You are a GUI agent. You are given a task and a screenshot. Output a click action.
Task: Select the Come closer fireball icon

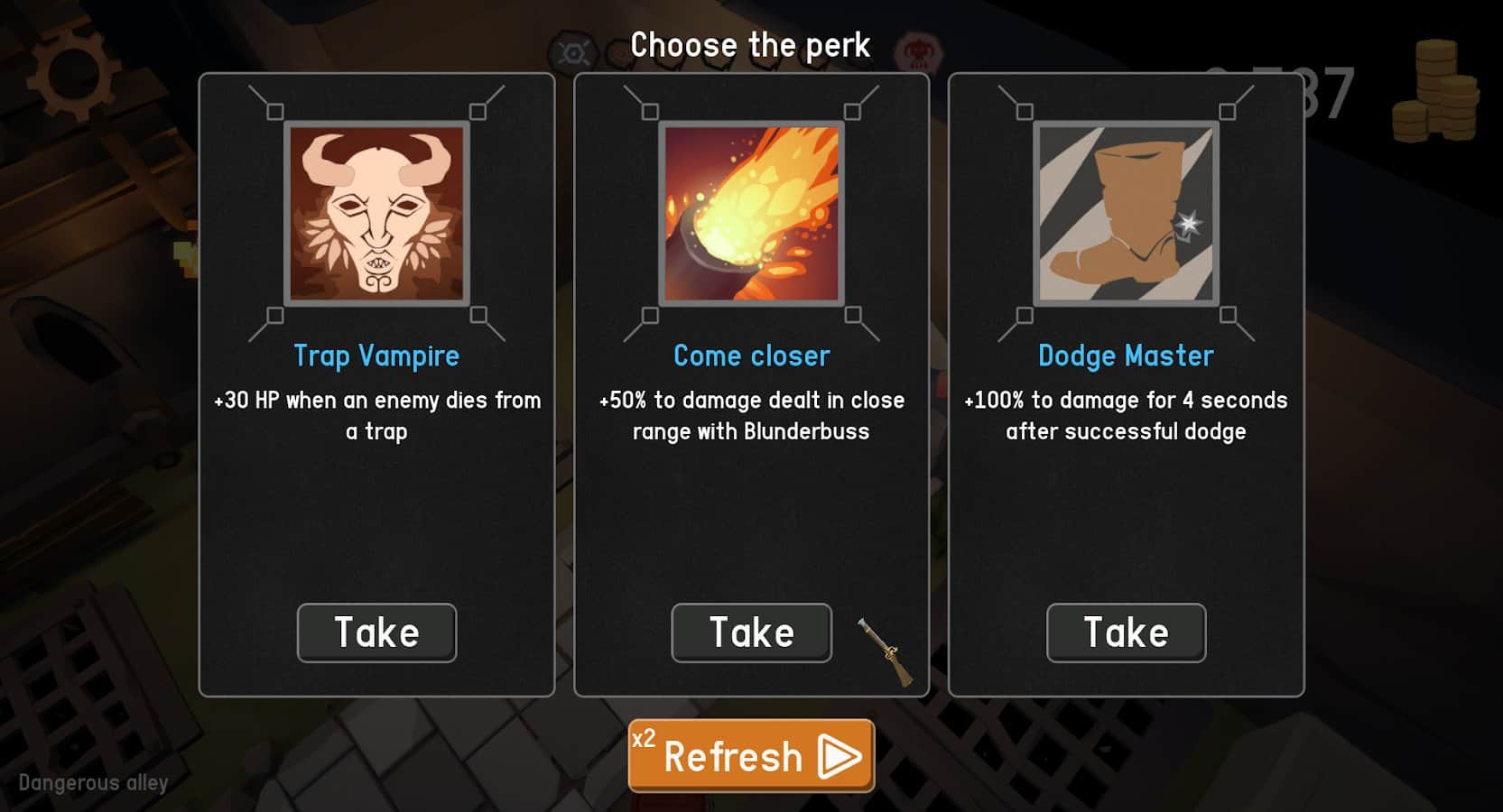[751, 214]
